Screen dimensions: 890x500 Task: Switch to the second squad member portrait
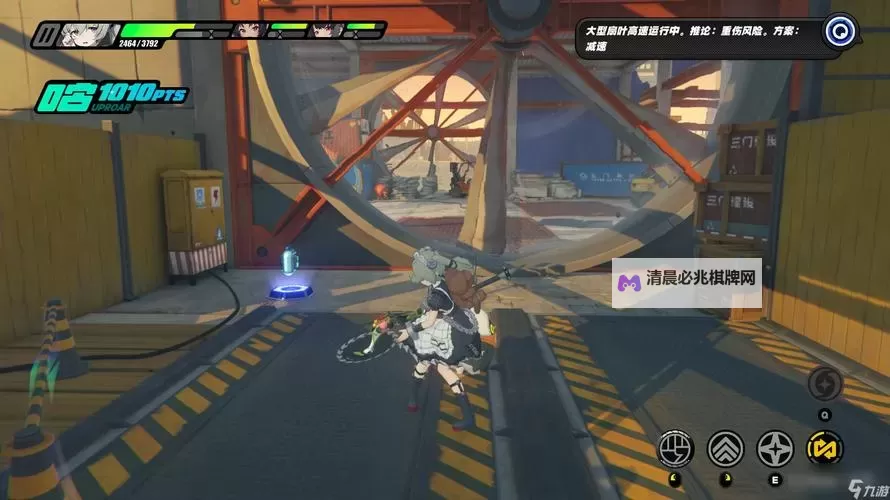click(x=247, y=30)
